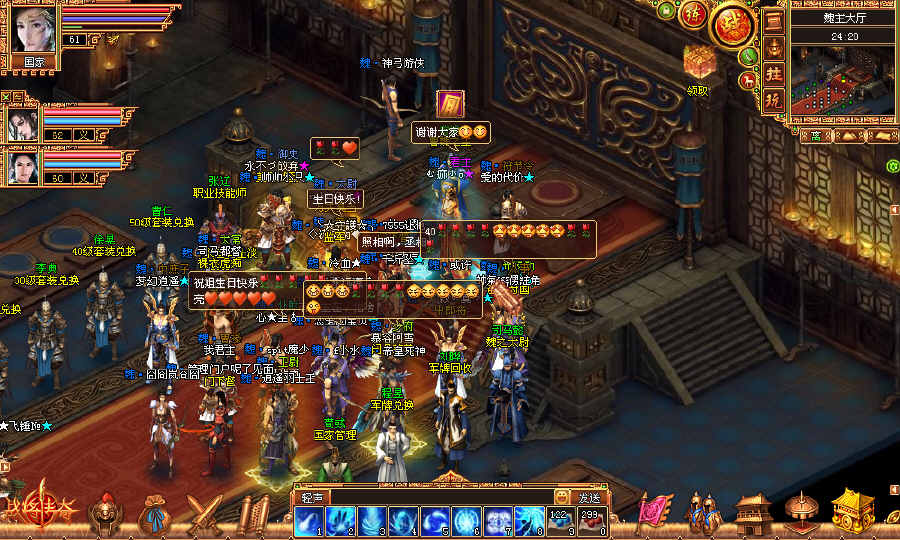The width and height of the screenshot is (900, 540).
Task: Click the red horse mount icon
Action: 746,79
